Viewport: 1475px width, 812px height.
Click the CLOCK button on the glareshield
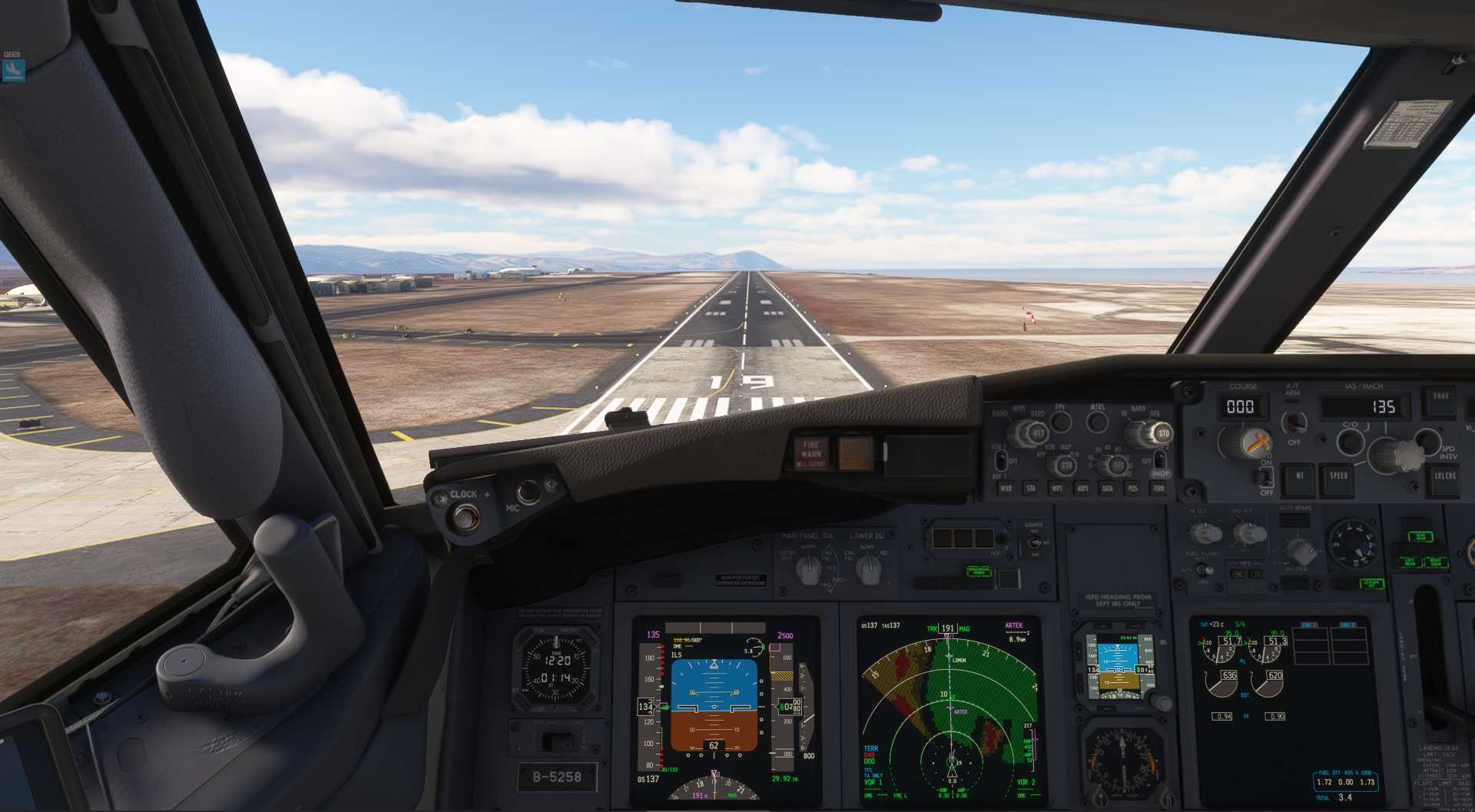(x=463, y=518)
